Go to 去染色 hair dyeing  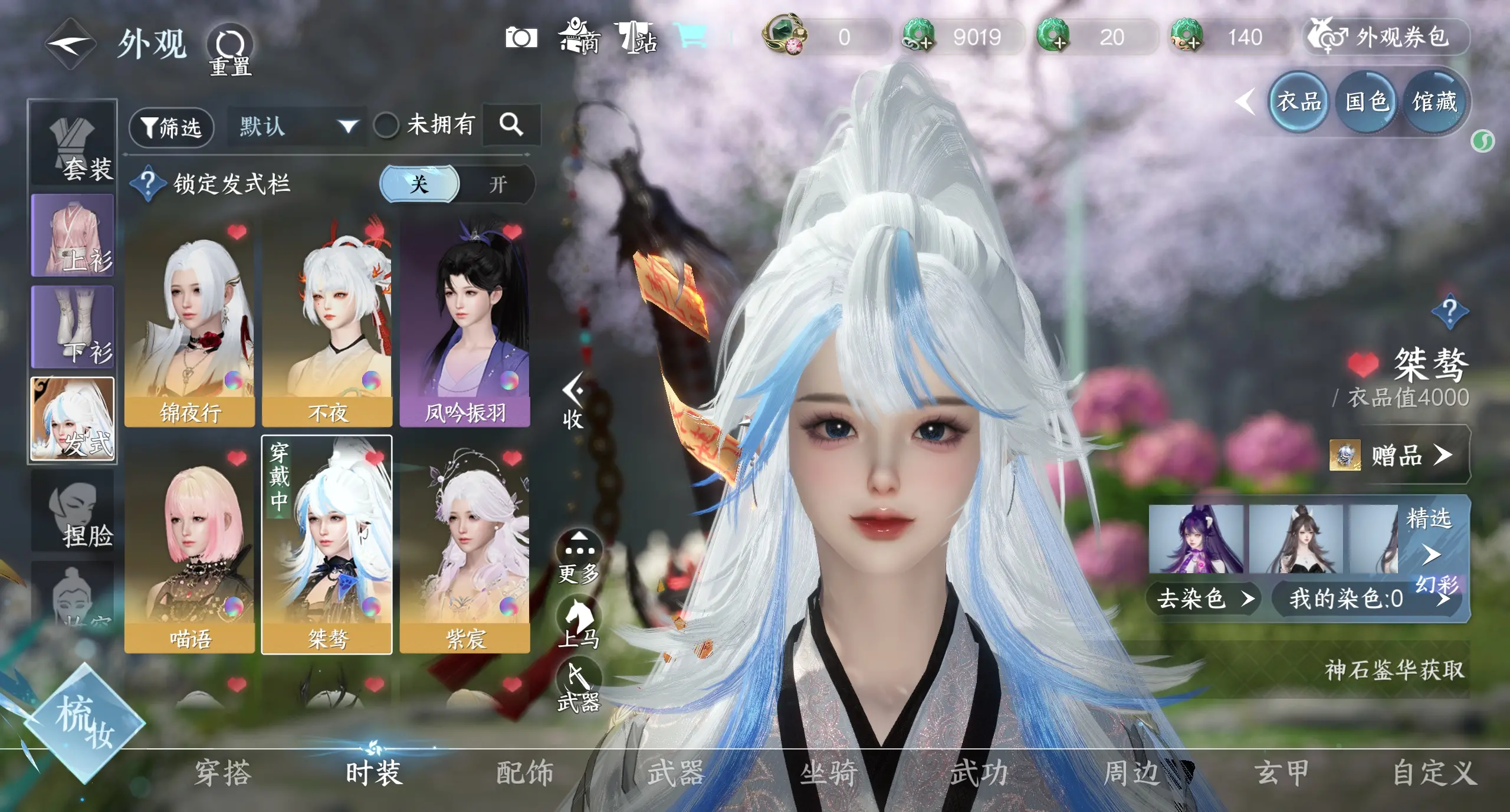click(x=1203, y=599)
